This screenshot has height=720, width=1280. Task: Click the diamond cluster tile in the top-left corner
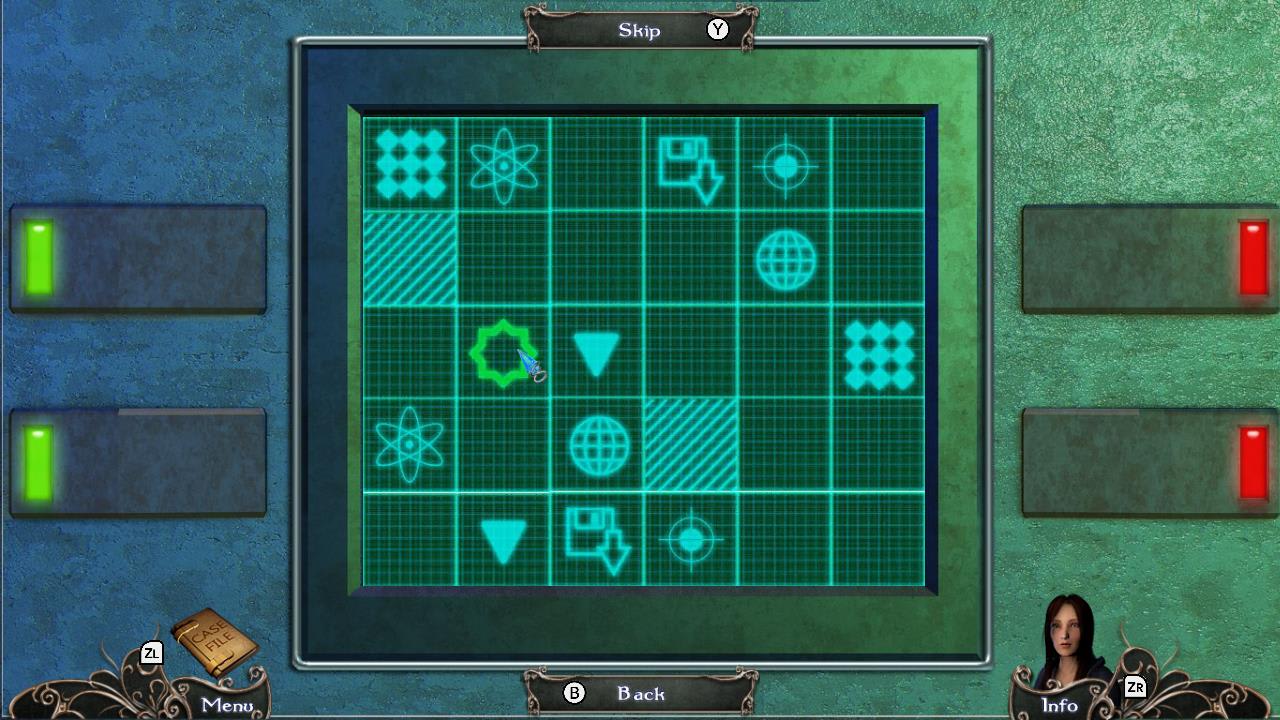pyautogui.click(x=409, y=165)
